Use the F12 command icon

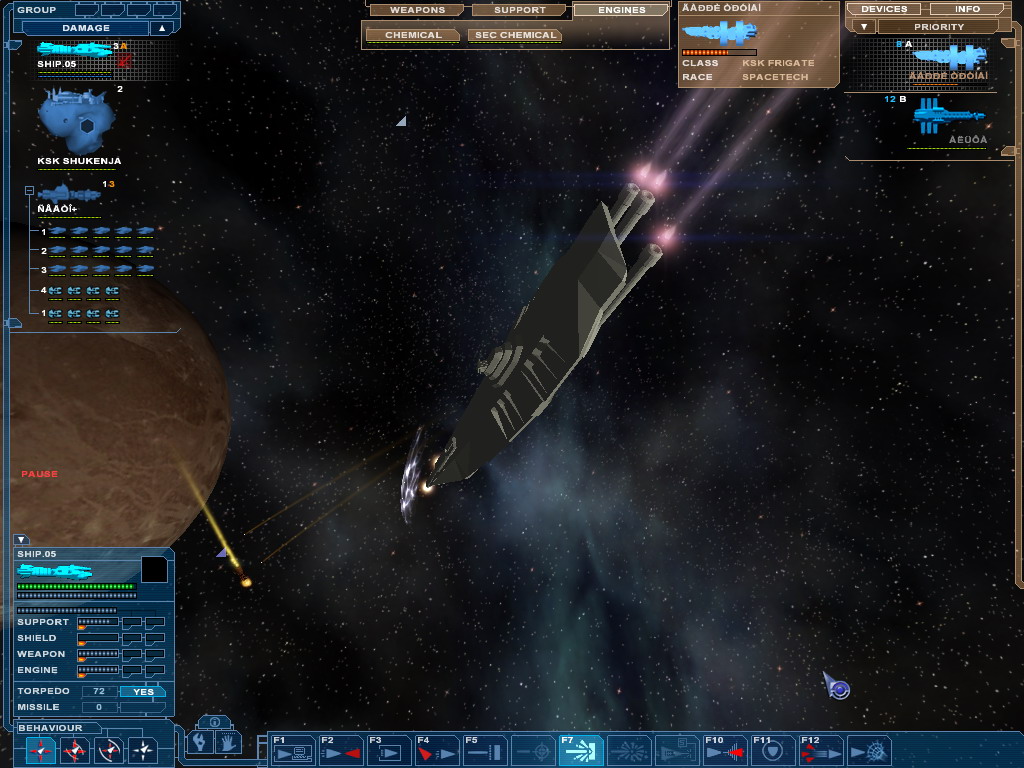pyautogui.click(x=820, y=750)
